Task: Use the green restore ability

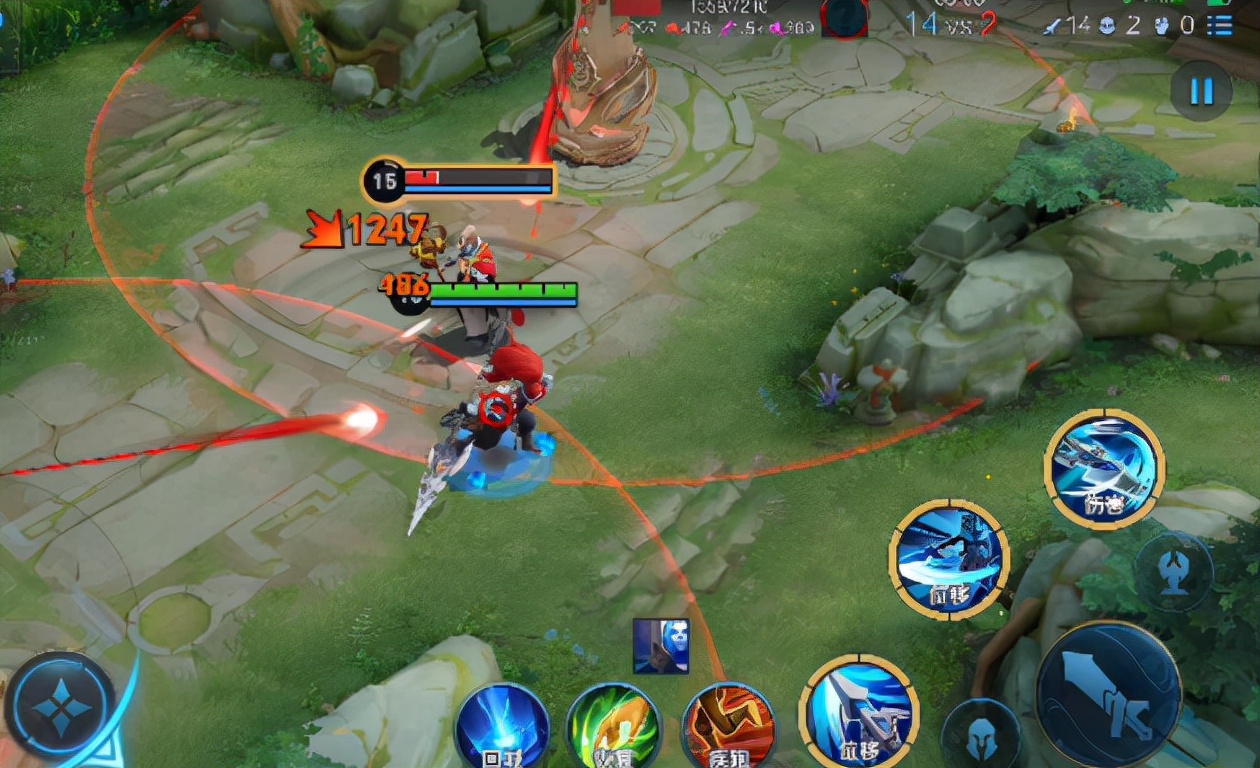Action: (613, 727)
